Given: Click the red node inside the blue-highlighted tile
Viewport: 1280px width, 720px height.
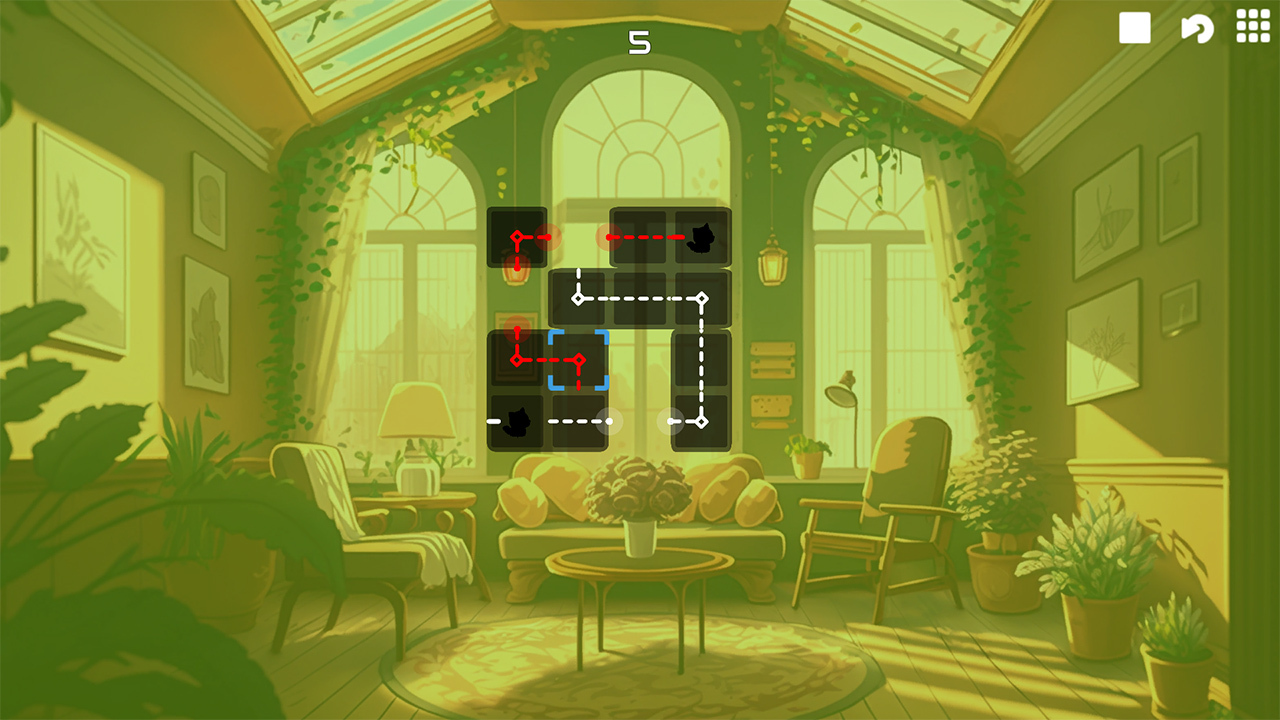Looking at the screenshot, I should (578, 359).
